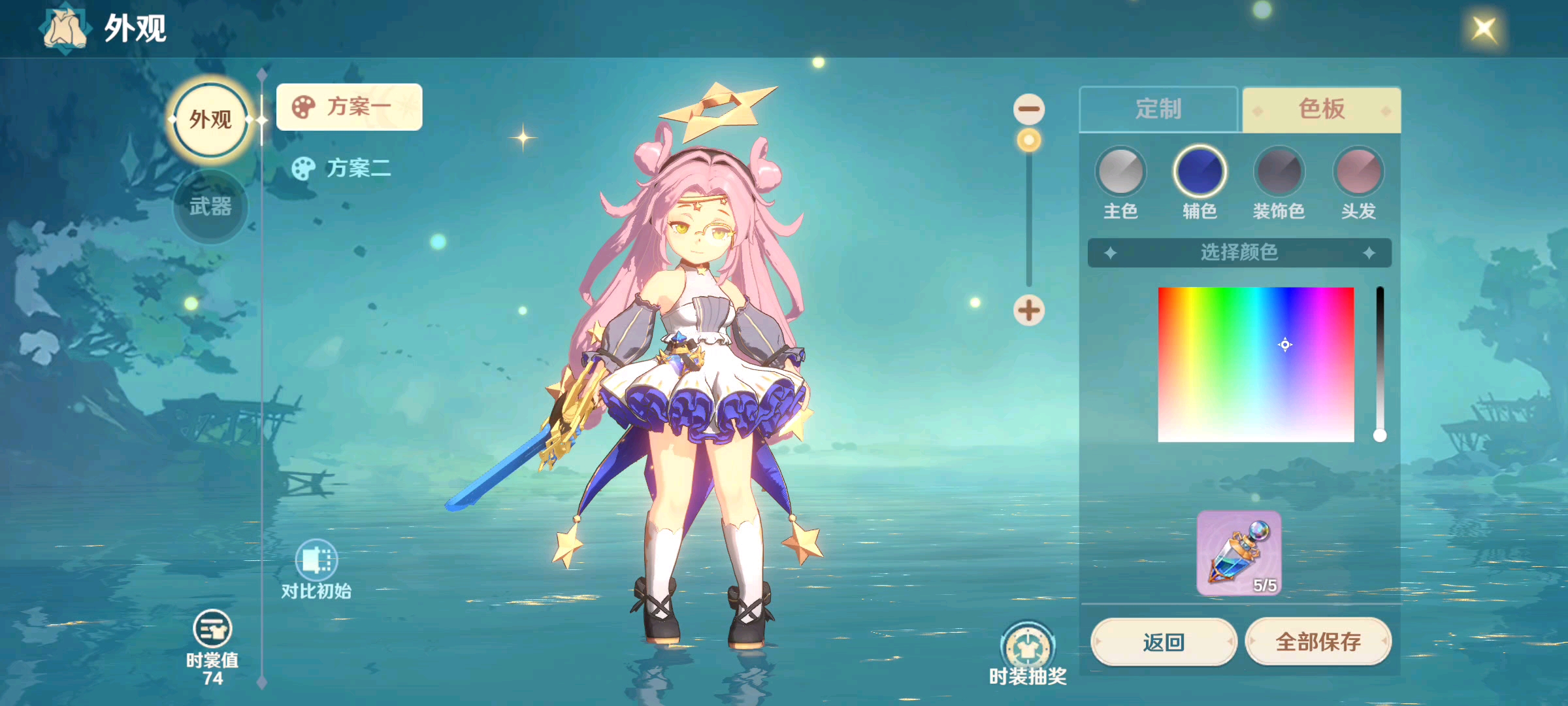Choose color scheme 方案一
This screenshot has height=706, width=1568.
pos(349,107)
